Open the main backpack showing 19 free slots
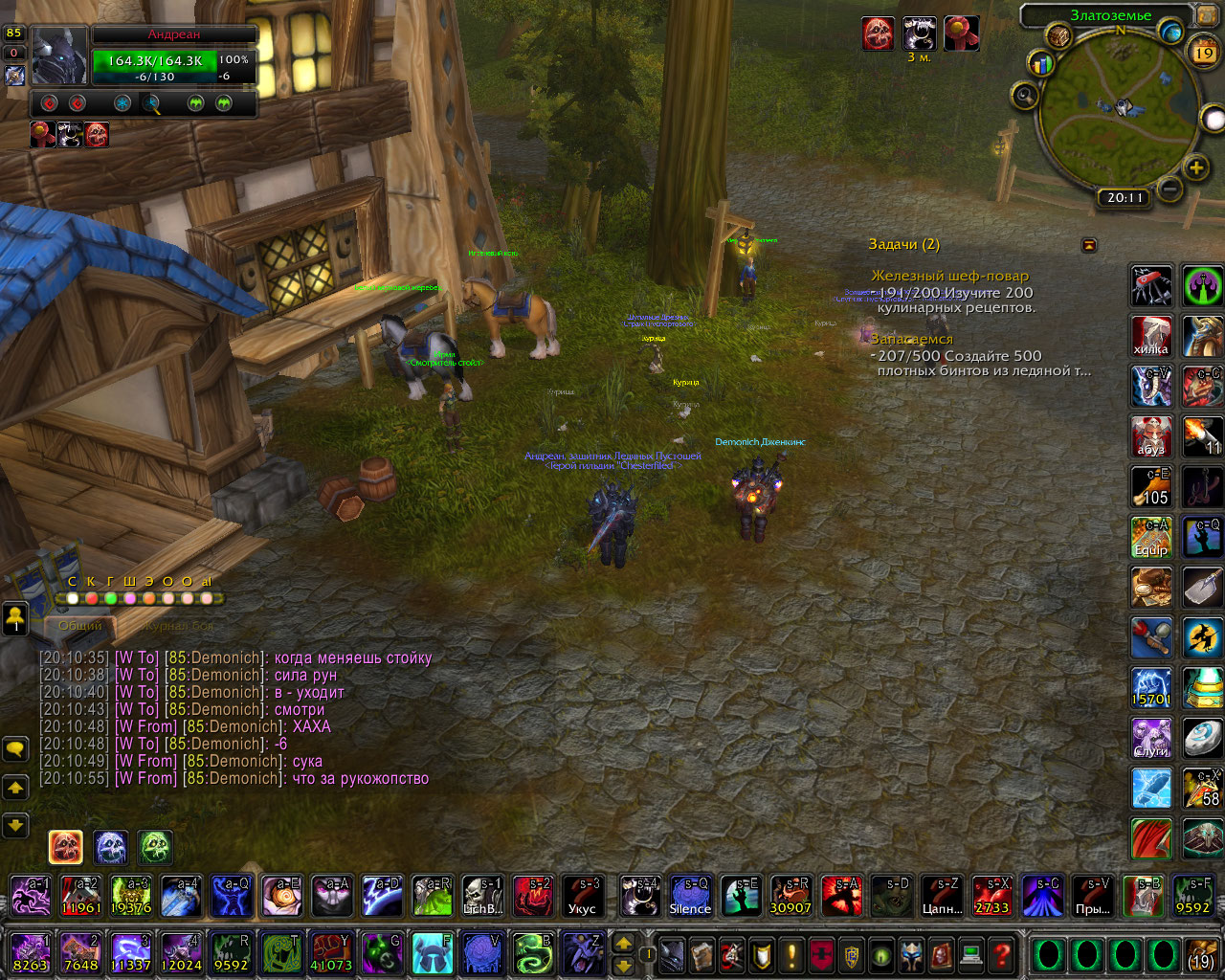This screenshot has height=980, width=1225. pyautogui.click(x=1201, y=955)
